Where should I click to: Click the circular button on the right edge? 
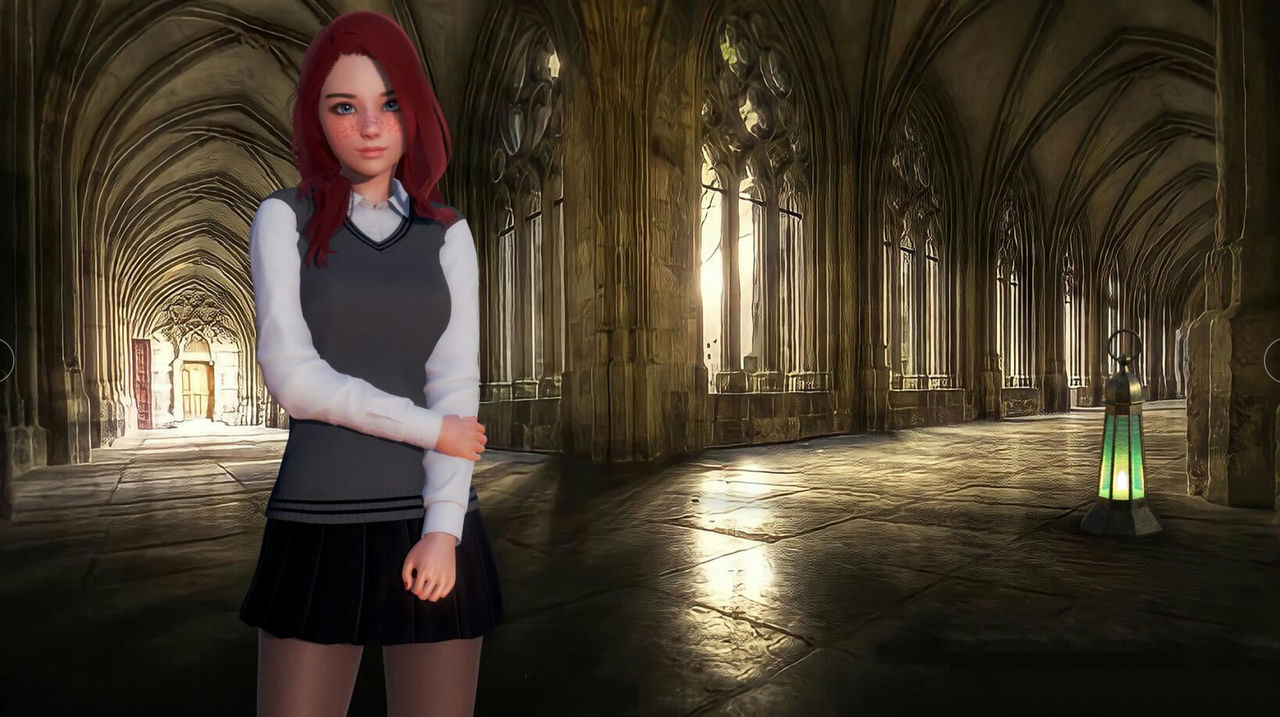coord(1274,360)
